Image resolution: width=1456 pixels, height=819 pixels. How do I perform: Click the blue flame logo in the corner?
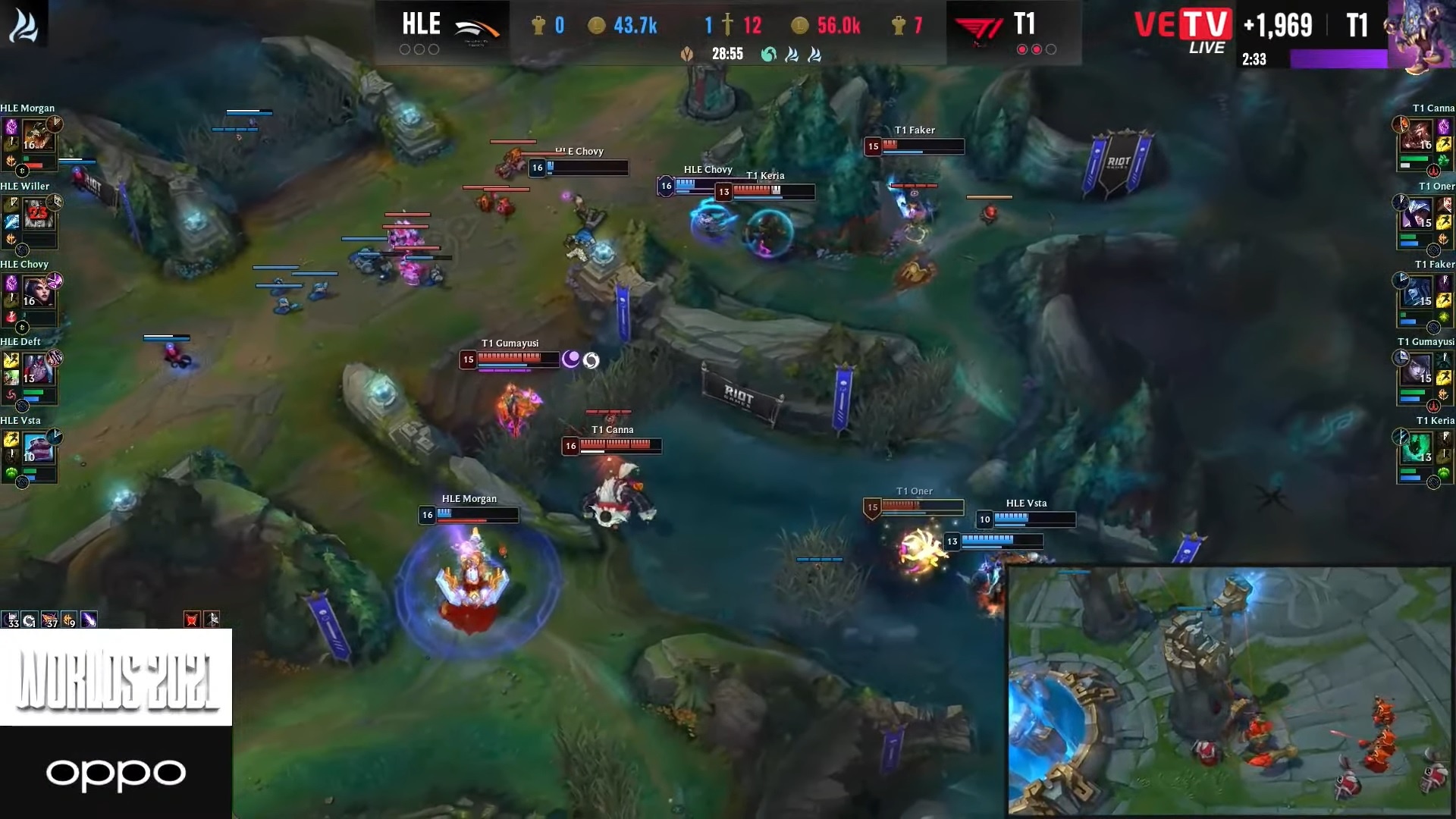(24, 24)
